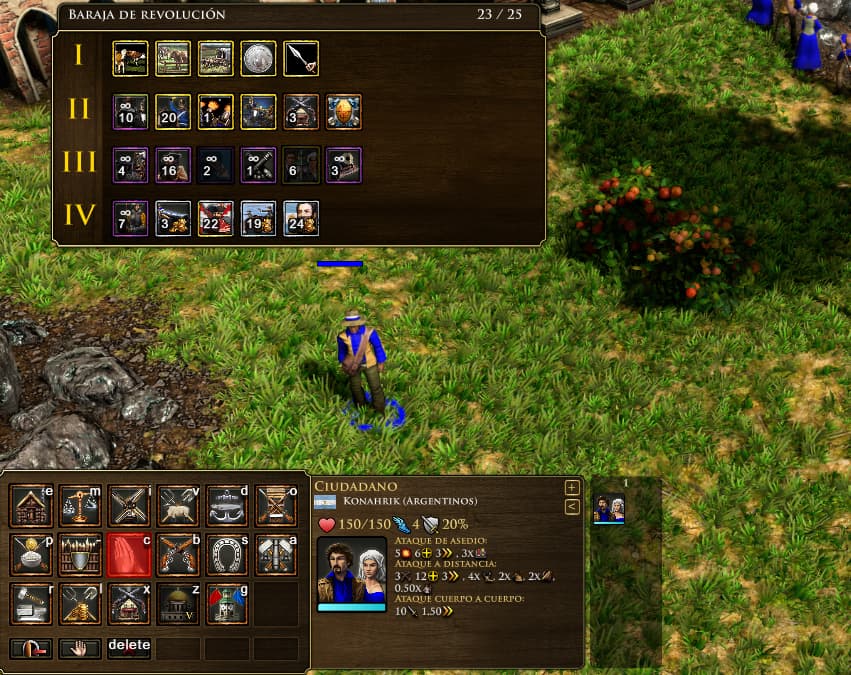Screen dimensions: 851x675
Task: Choose the spear card in row I
Action: click(x=301, y=58)
